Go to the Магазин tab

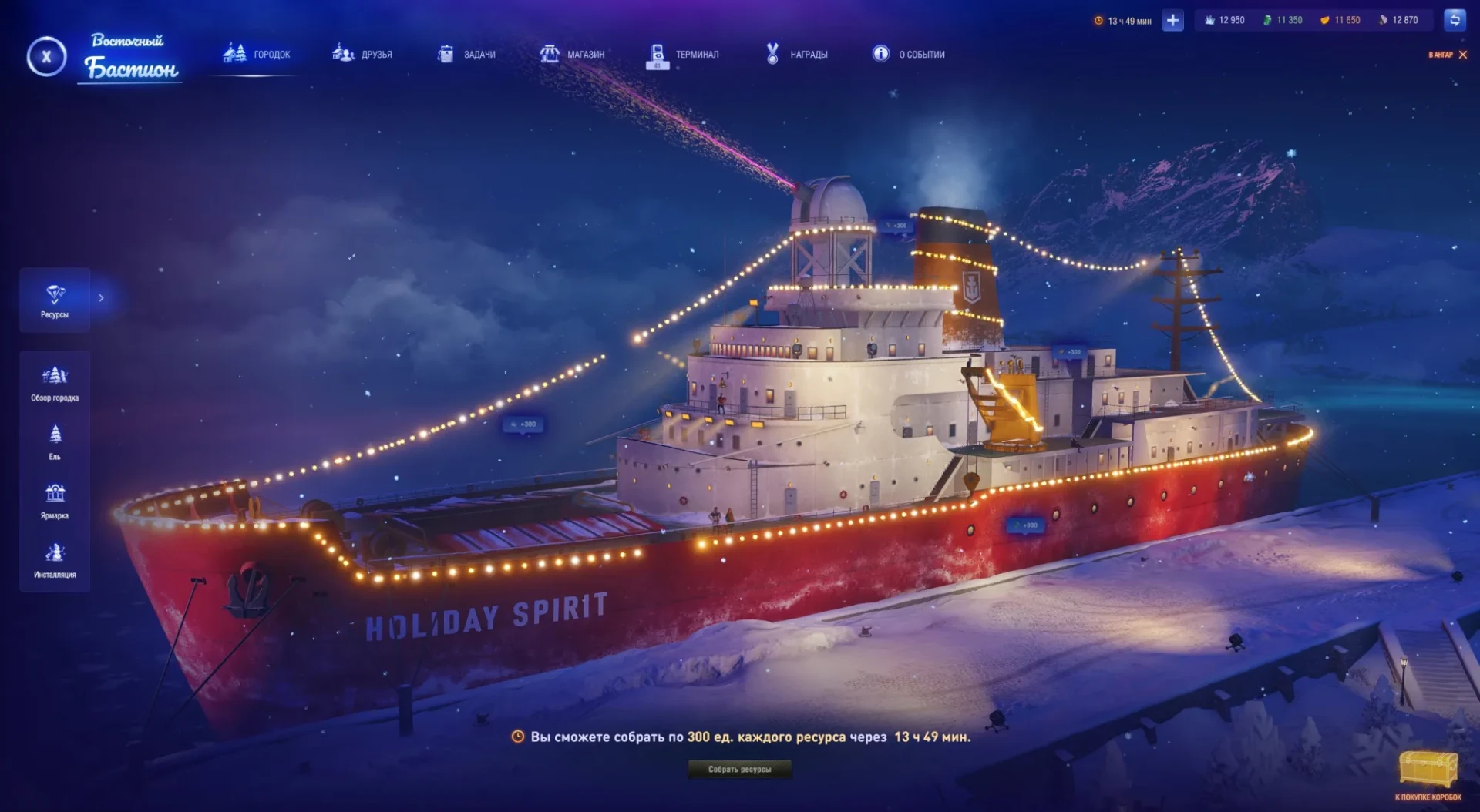pyautogui.click(x=572, y=54)
